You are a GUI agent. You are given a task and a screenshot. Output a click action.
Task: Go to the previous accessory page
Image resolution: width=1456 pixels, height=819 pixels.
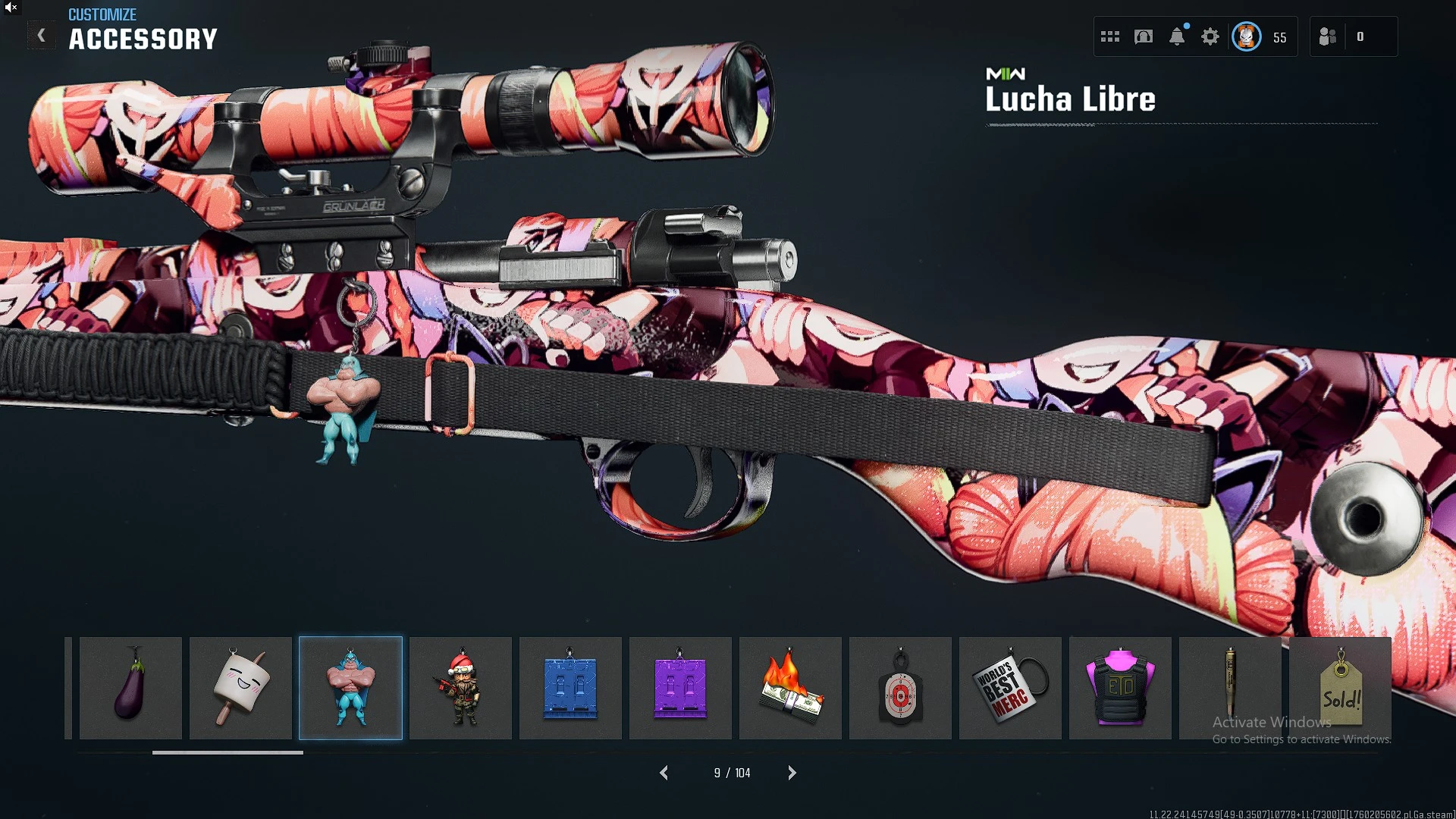coord(664,773)
